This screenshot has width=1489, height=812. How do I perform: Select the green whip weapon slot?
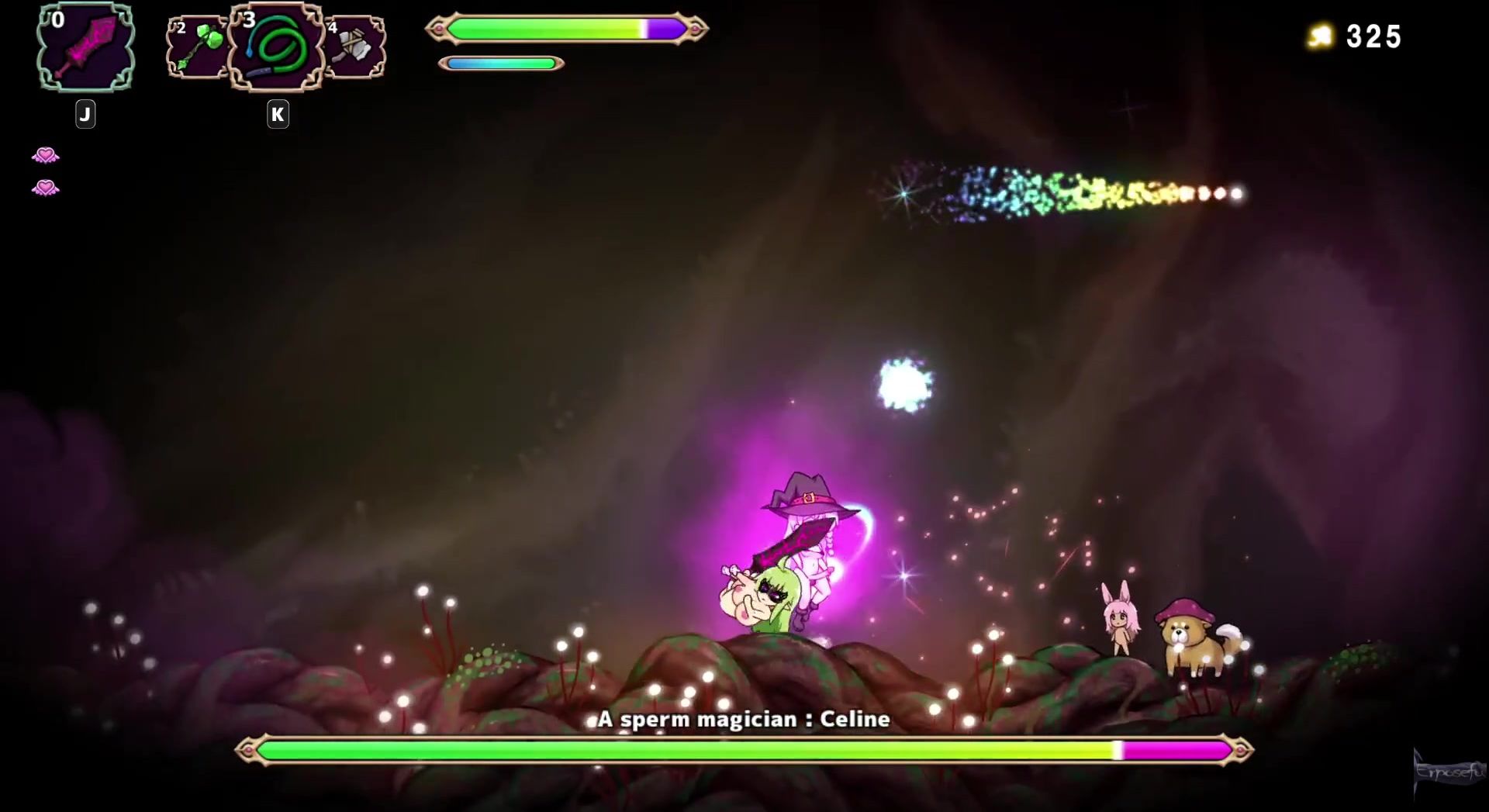[276, 47]
